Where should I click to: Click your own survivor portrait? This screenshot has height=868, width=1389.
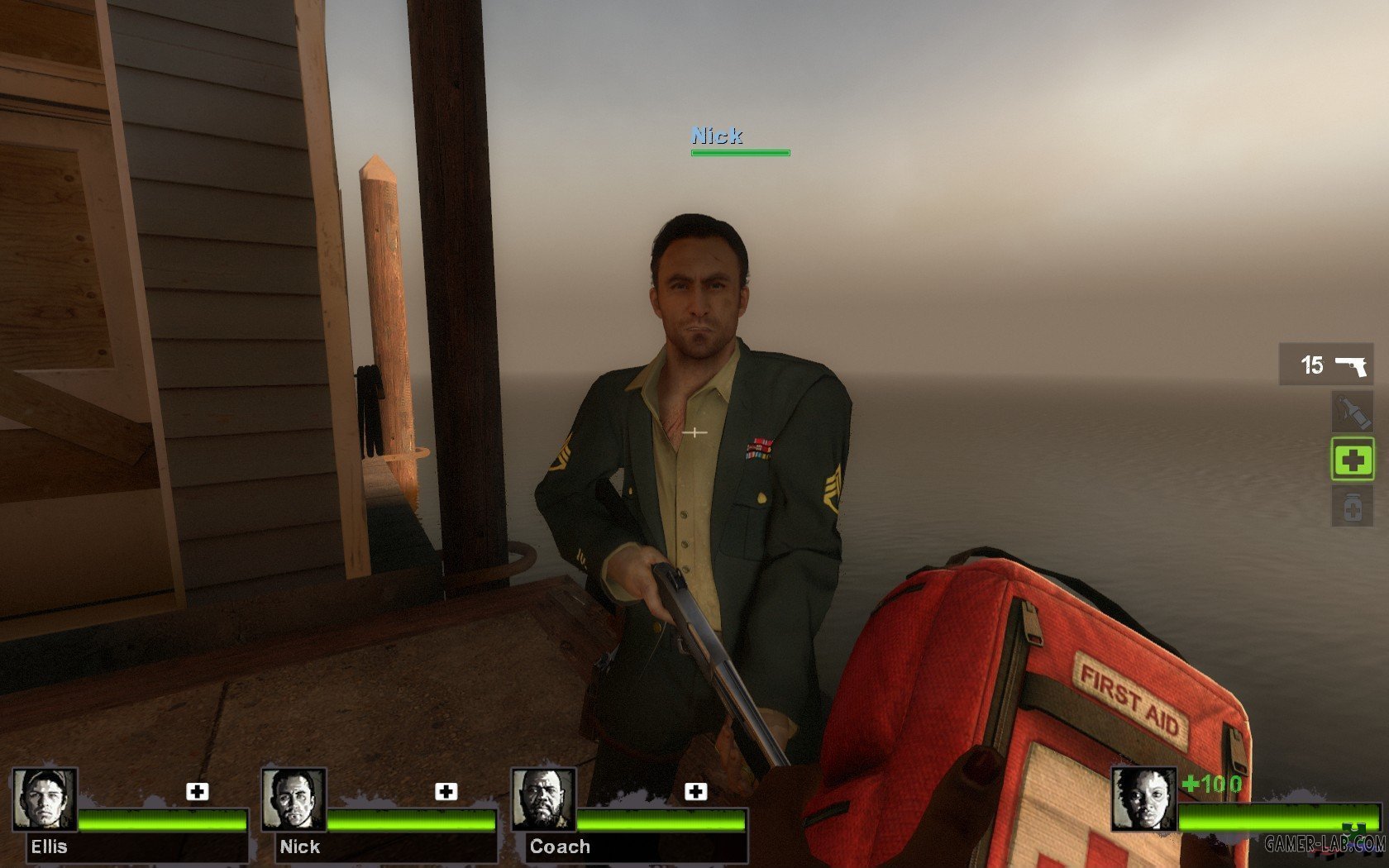pos(1143,799)
